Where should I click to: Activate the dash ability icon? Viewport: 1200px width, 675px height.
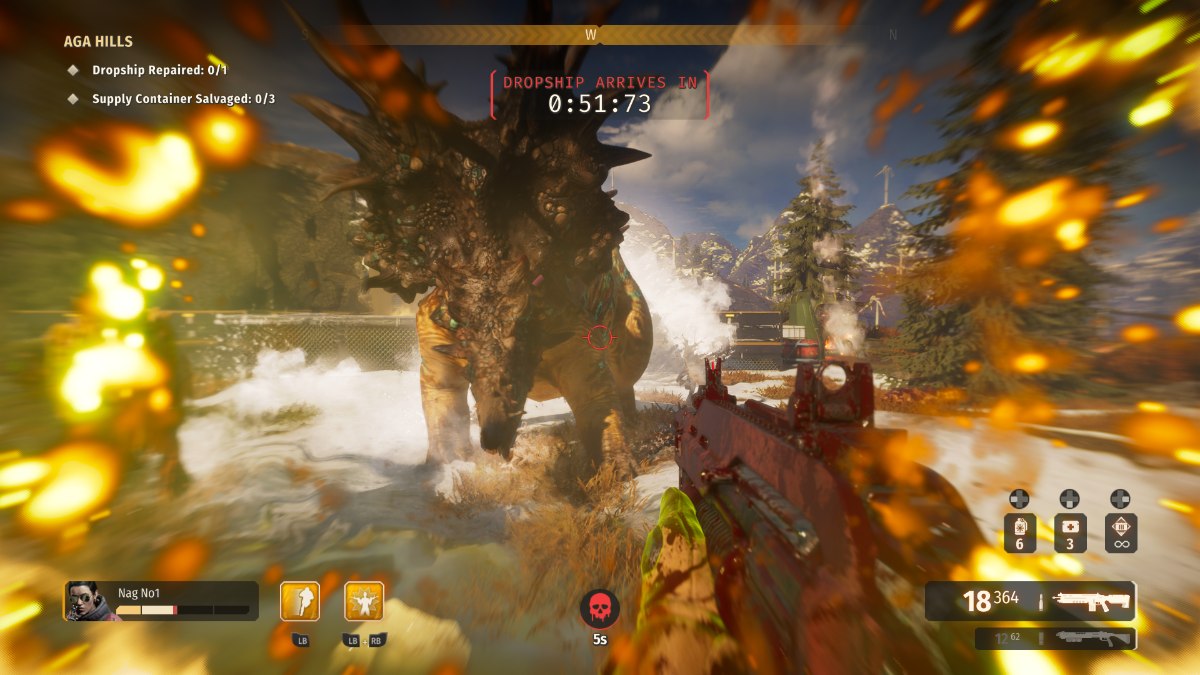300,601
